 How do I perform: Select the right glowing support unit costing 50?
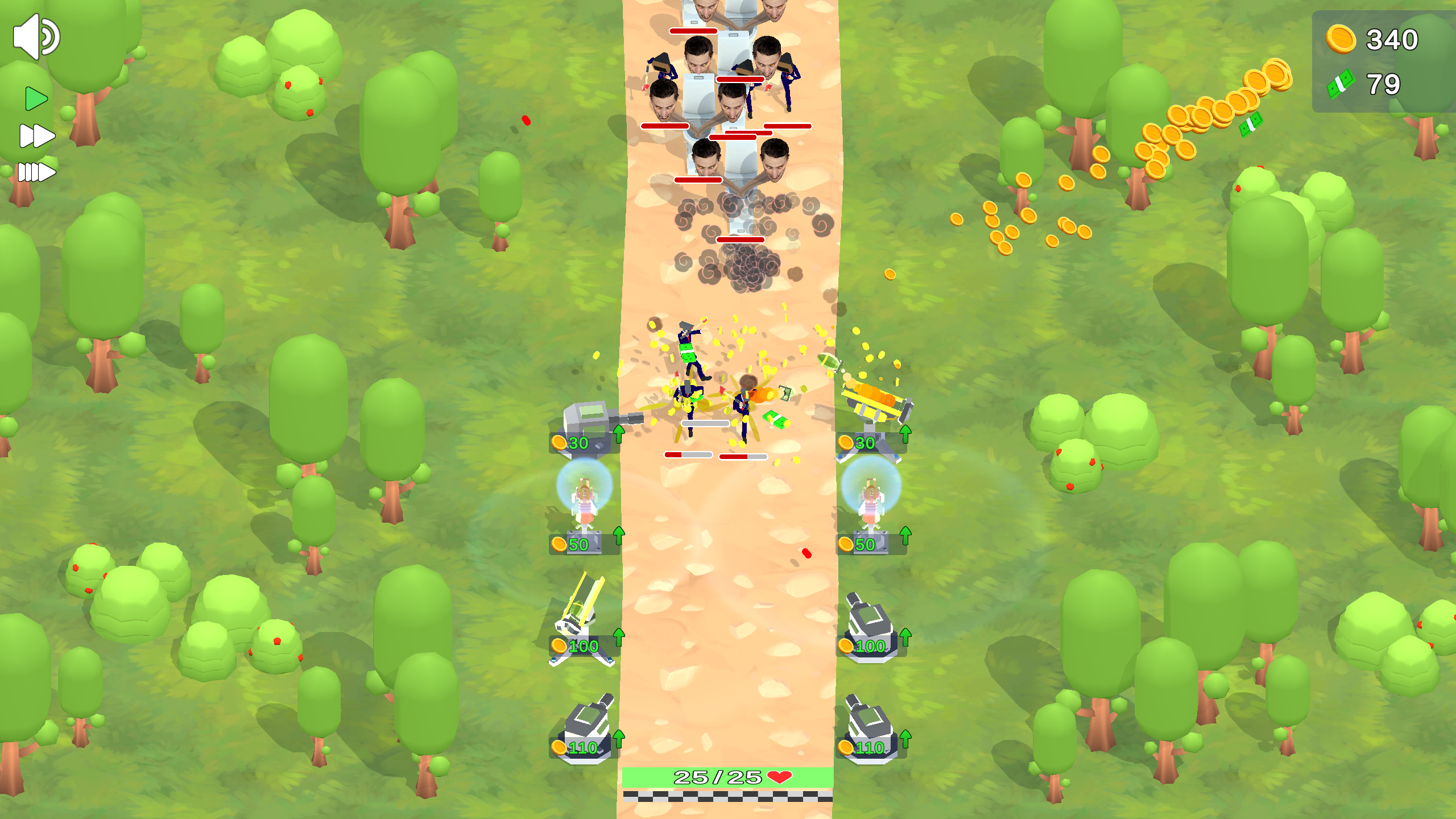(868, 500)
